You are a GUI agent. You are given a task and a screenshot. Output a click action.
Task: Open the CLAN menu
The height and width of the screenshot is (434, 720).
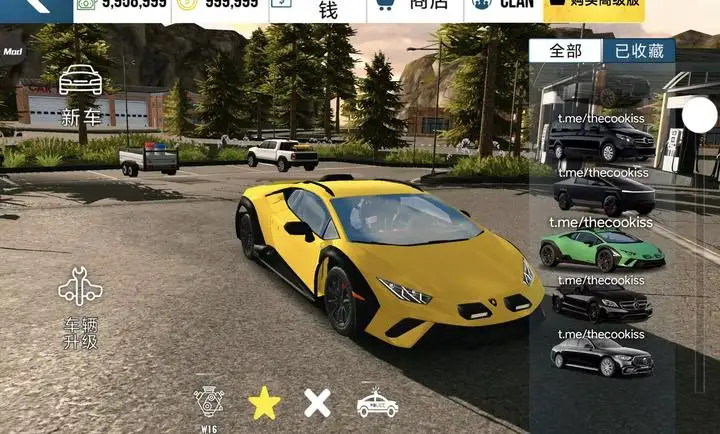(x=503, y=7)
